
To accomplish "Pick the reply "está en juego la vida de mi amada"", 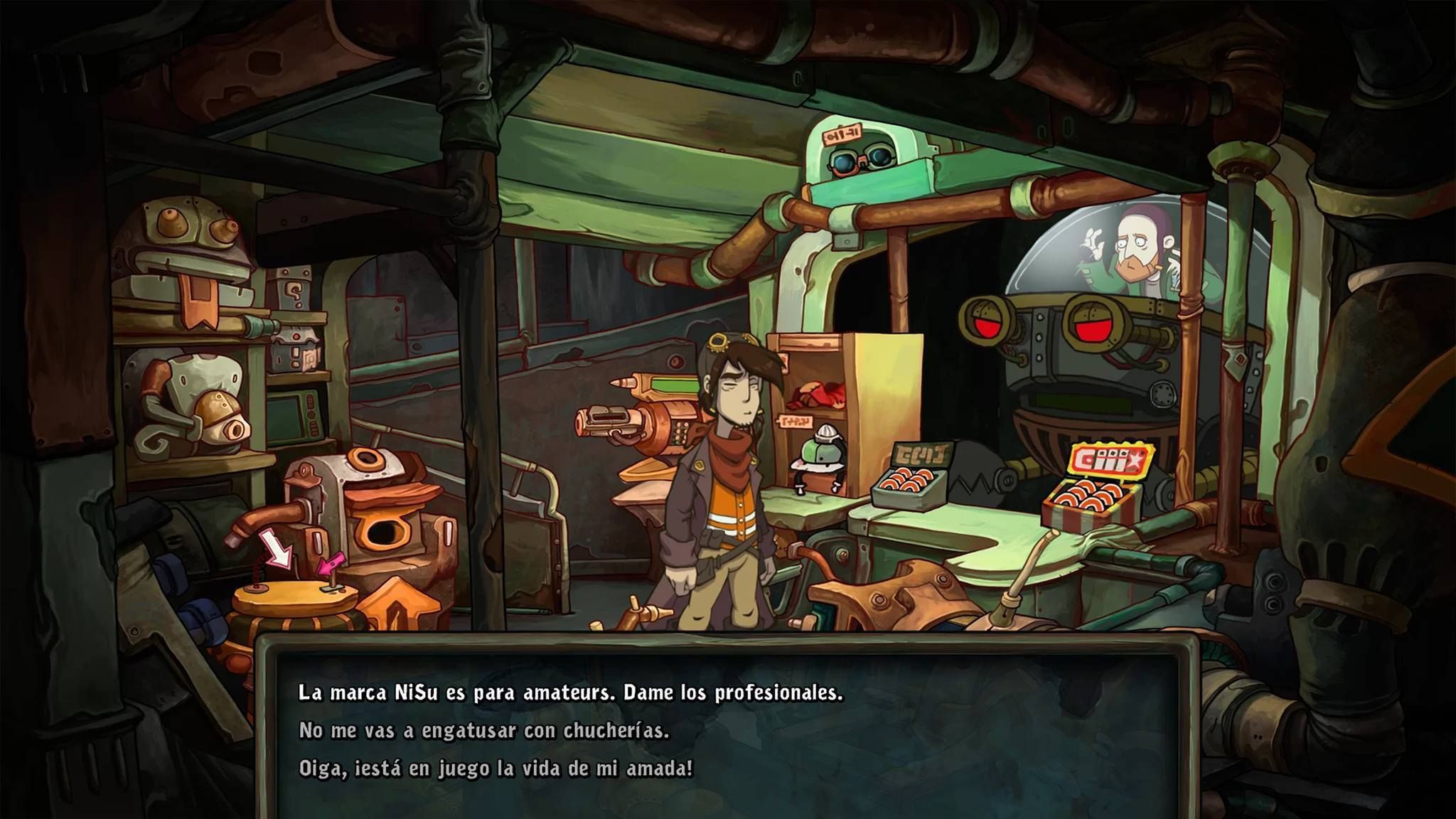I will tap(496, 769).
